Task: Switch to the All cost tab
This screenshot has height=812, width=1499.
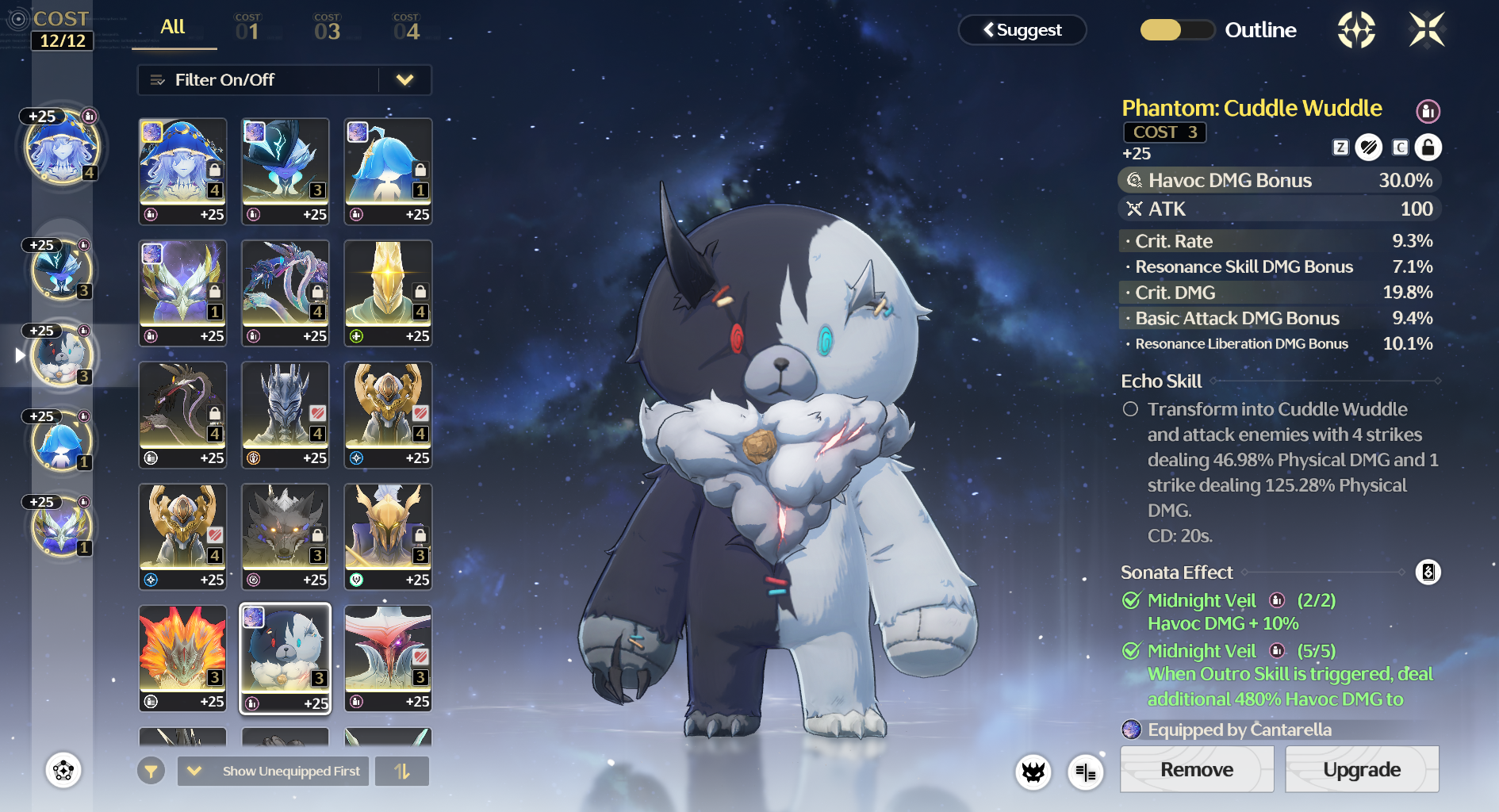Action: point(173,29)
